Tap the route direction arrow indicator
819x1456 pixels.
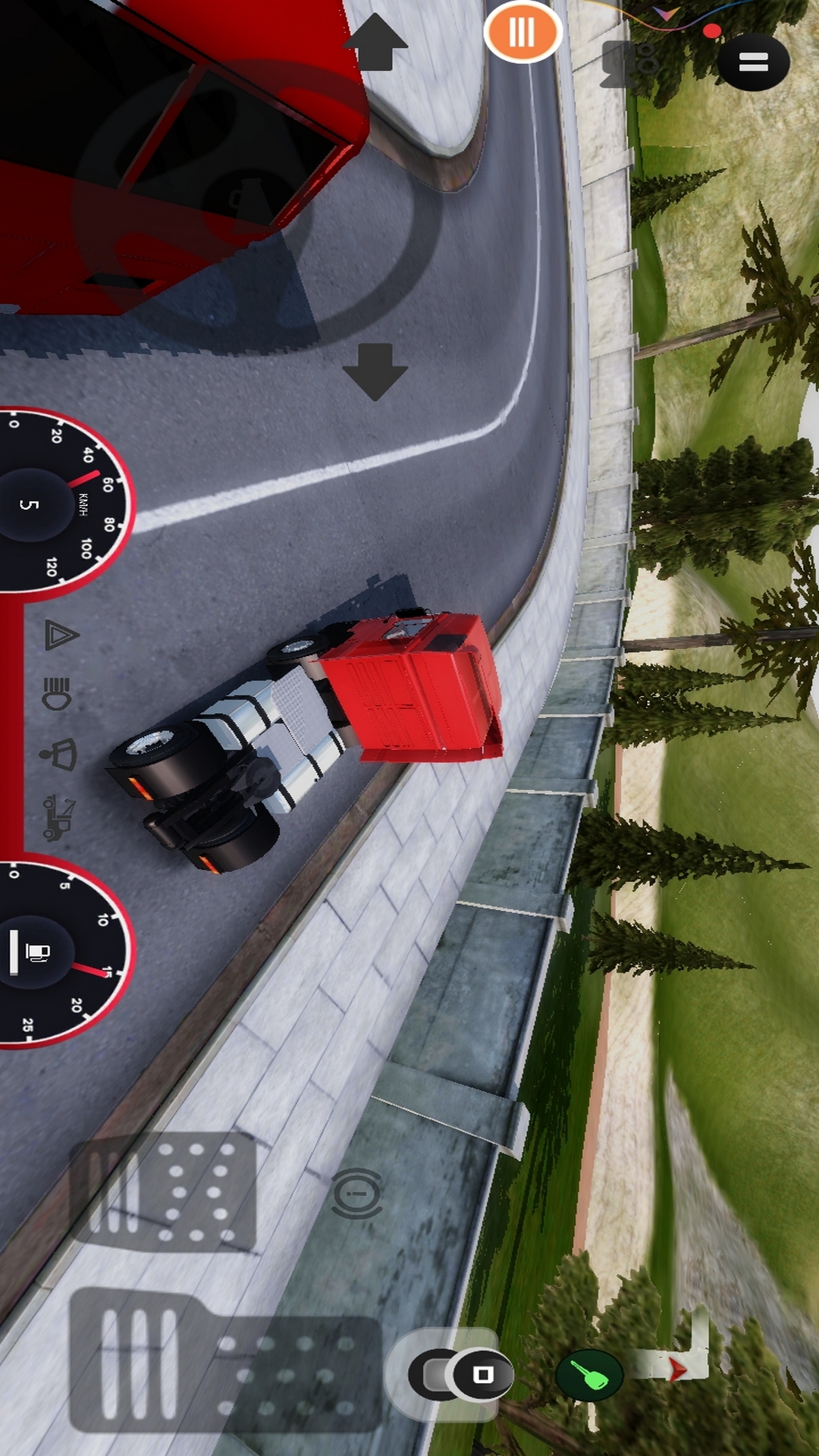point(675,1367)
